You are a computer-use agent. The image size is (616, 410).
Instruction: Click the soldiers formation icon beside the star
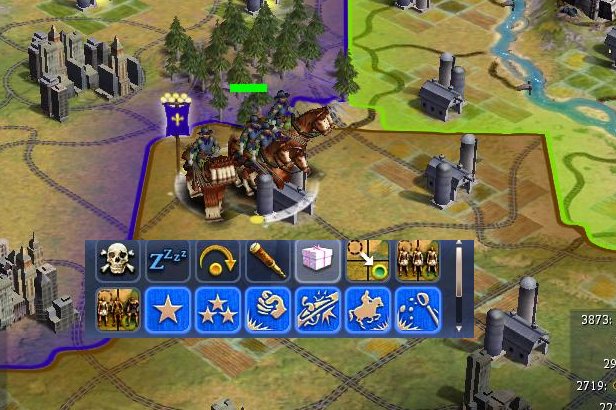pyautogui.click(x=116, y=309)
